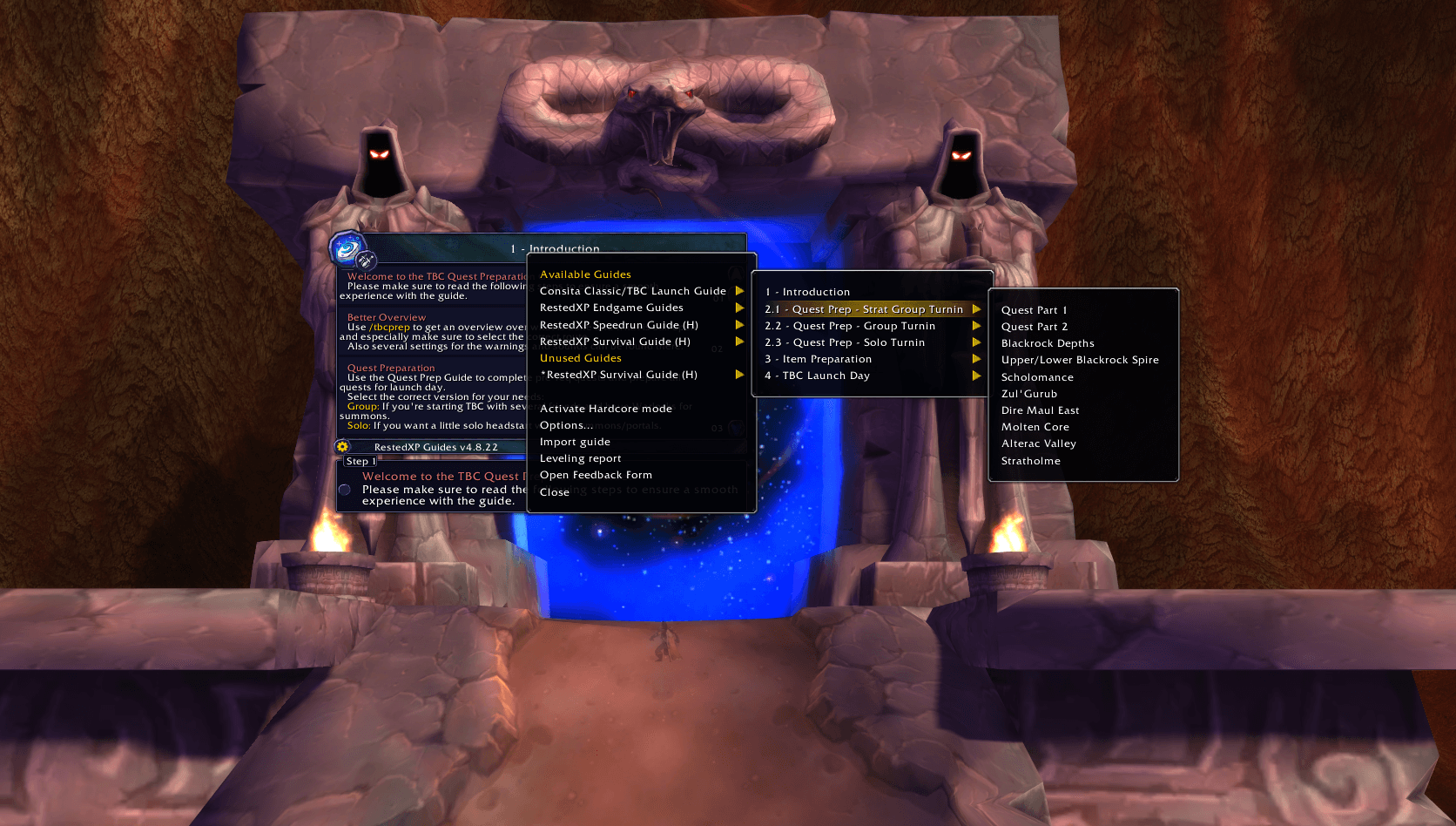Expand Consita Classic/TBC Launch Guide submenu

[x=740, y=291]
